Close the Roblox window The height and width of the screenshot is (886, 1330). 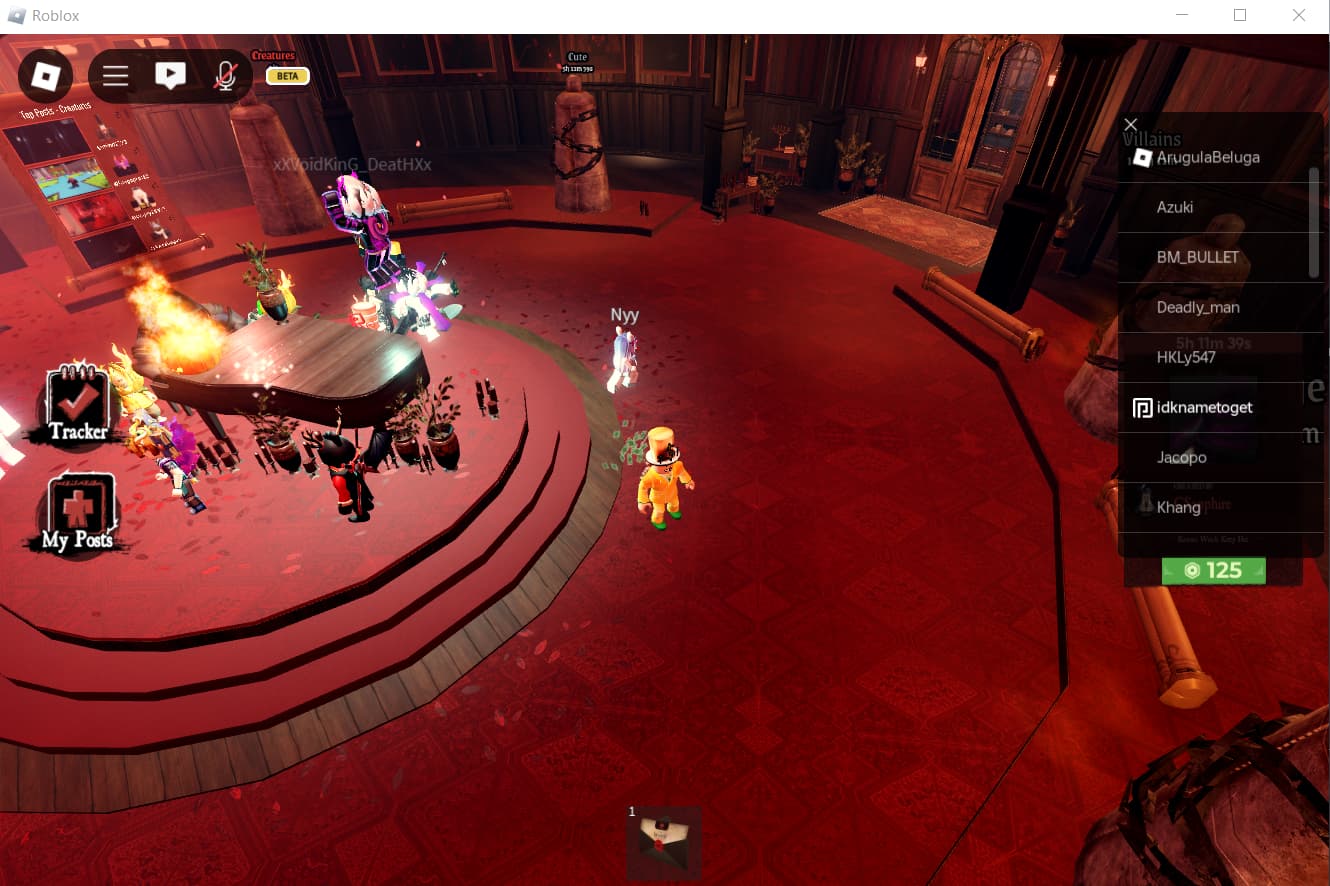1299,15
